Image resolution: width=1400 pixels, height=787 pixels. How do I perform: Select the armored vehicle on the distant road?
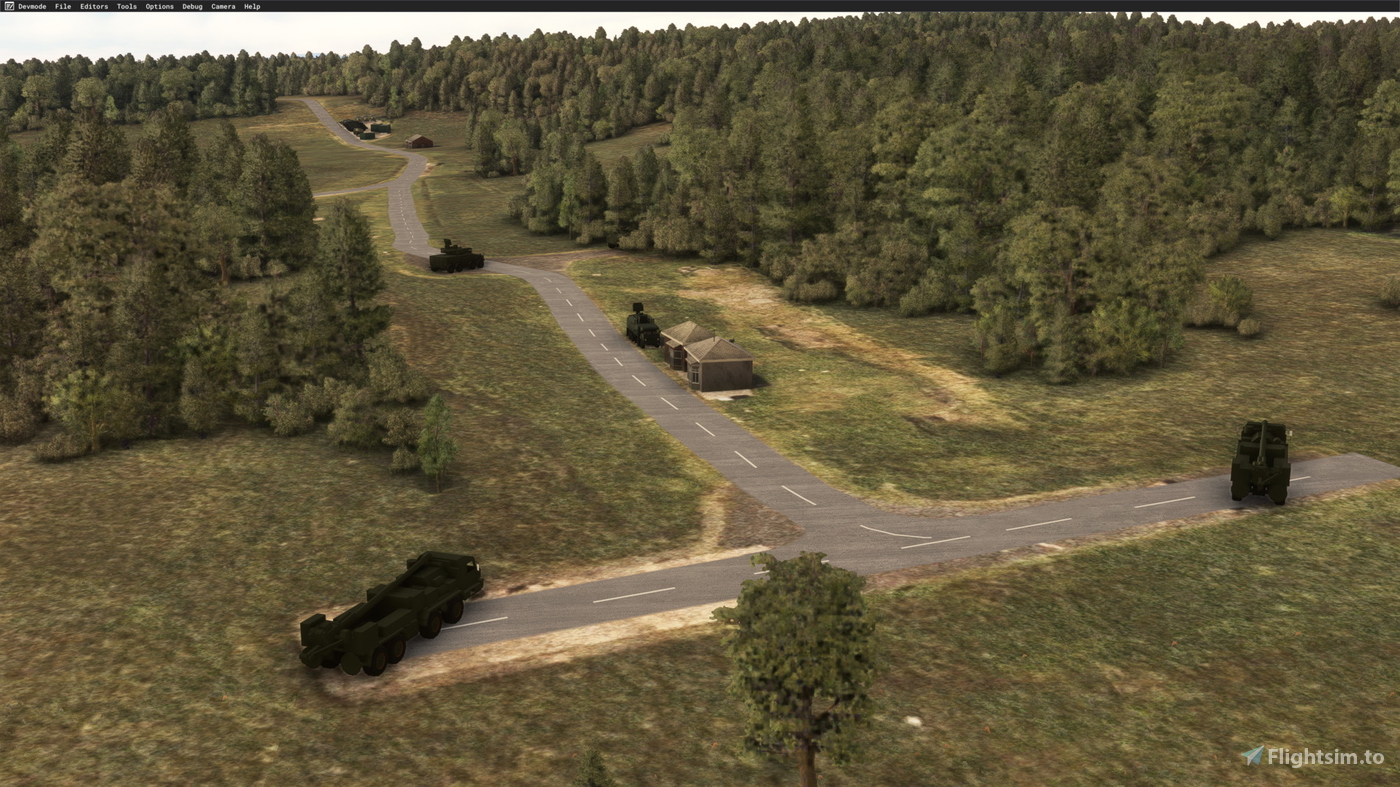(455, 258)
